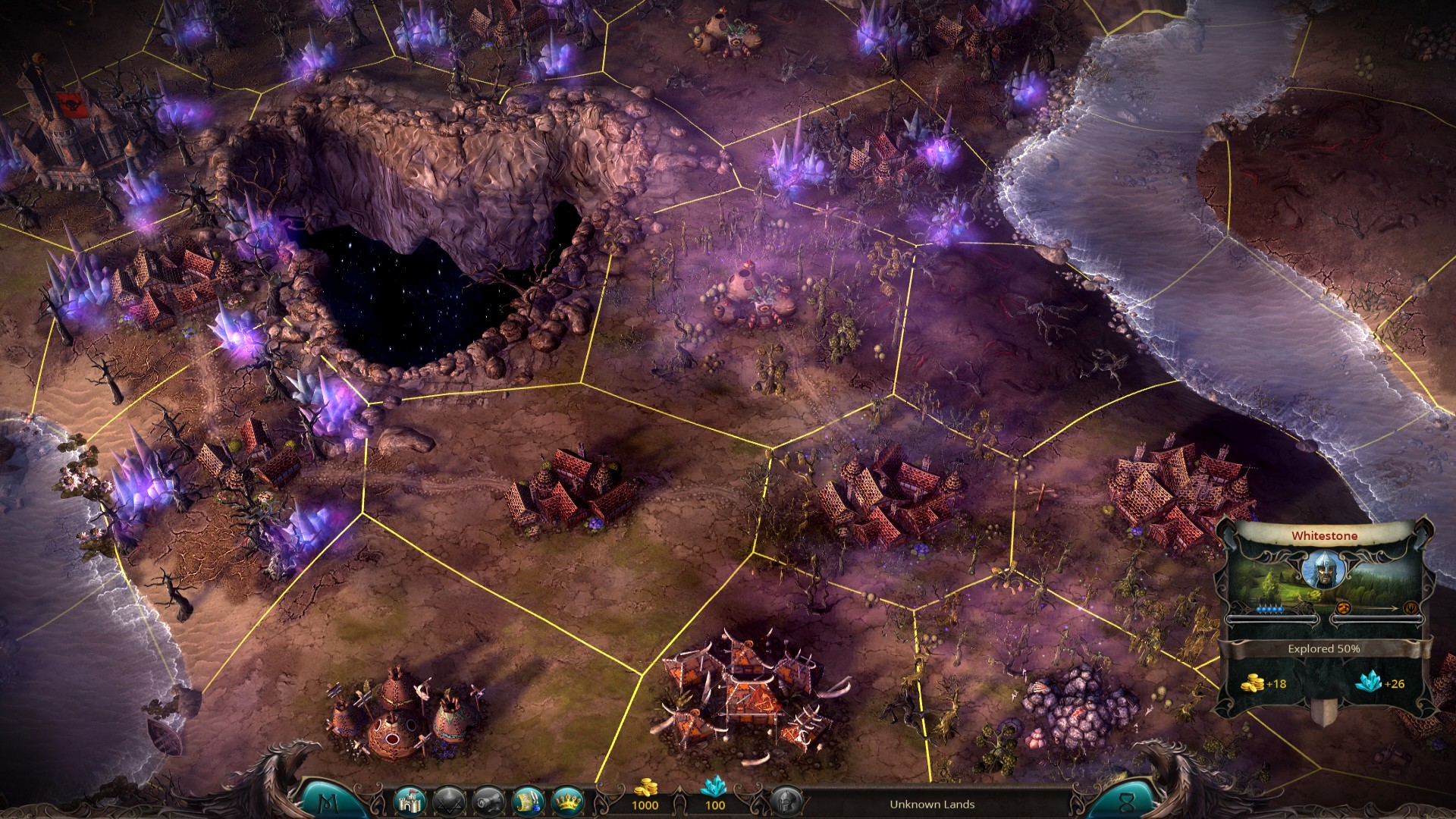Select the crown empire icon
Viewport: 1456px width, 819px height.
pyautogui.click(x=570, y=802)
